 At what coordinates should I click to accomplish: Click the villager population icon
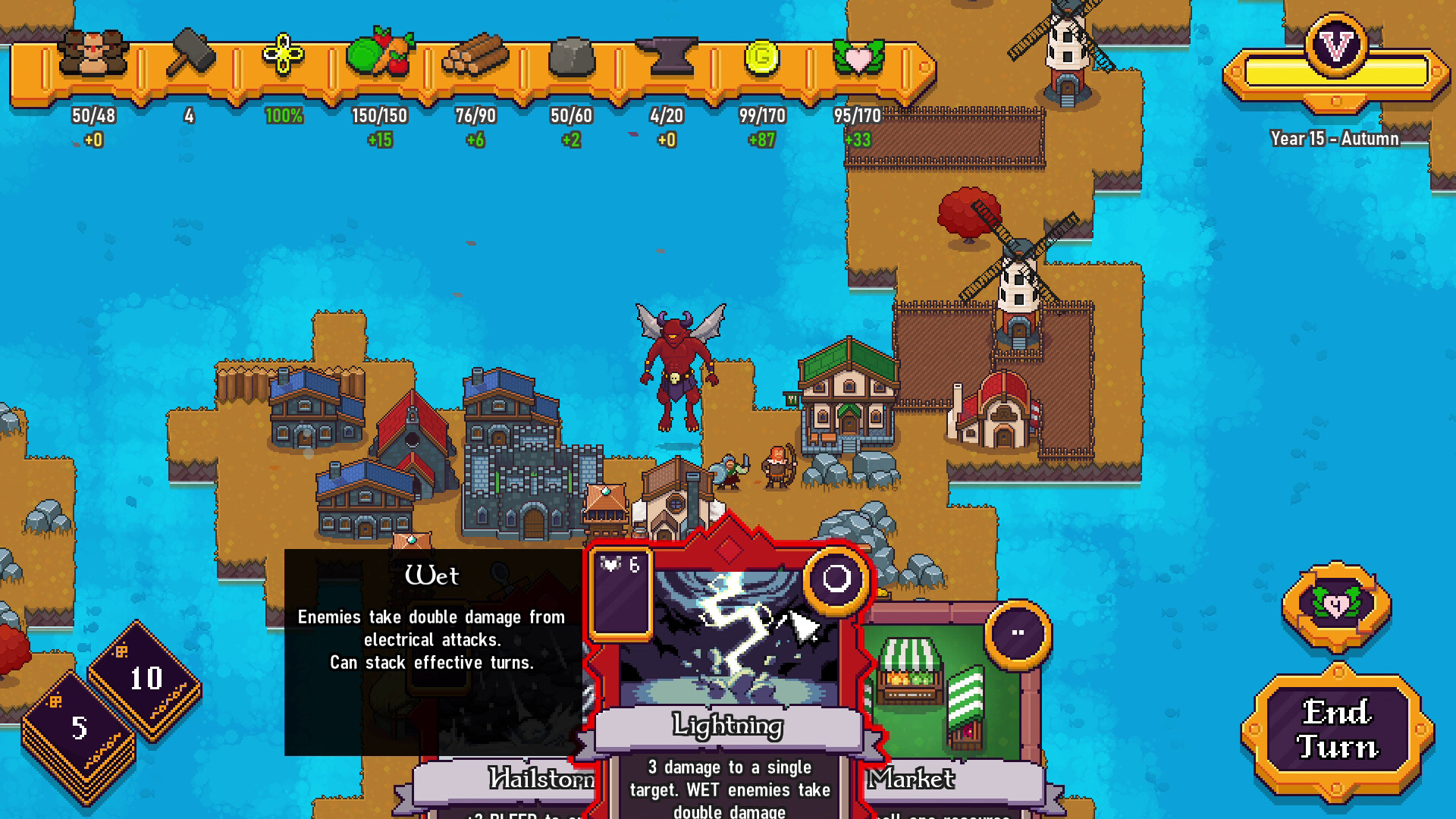[91, 53]
